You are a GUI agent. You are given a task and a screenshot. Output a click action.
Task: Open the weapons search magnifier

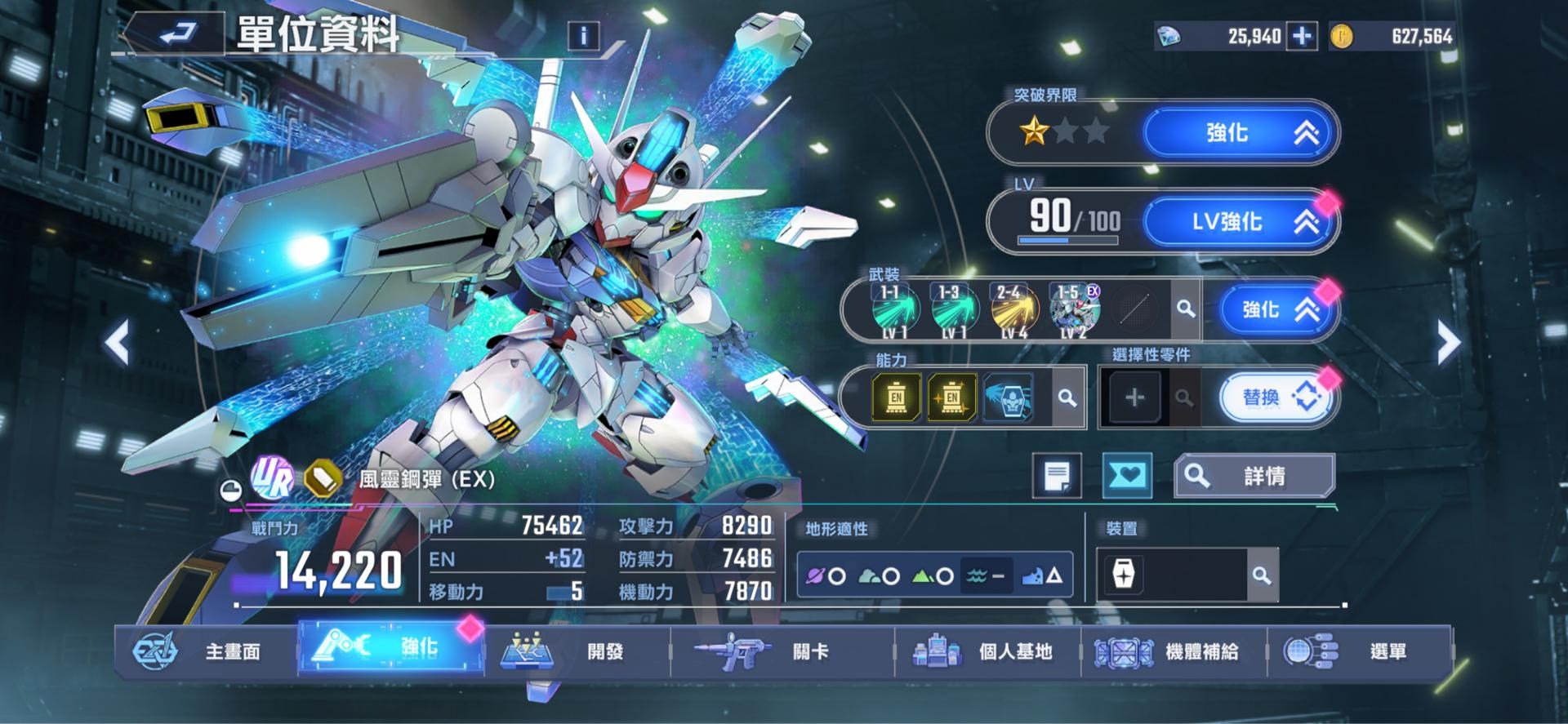(1186, 309)
